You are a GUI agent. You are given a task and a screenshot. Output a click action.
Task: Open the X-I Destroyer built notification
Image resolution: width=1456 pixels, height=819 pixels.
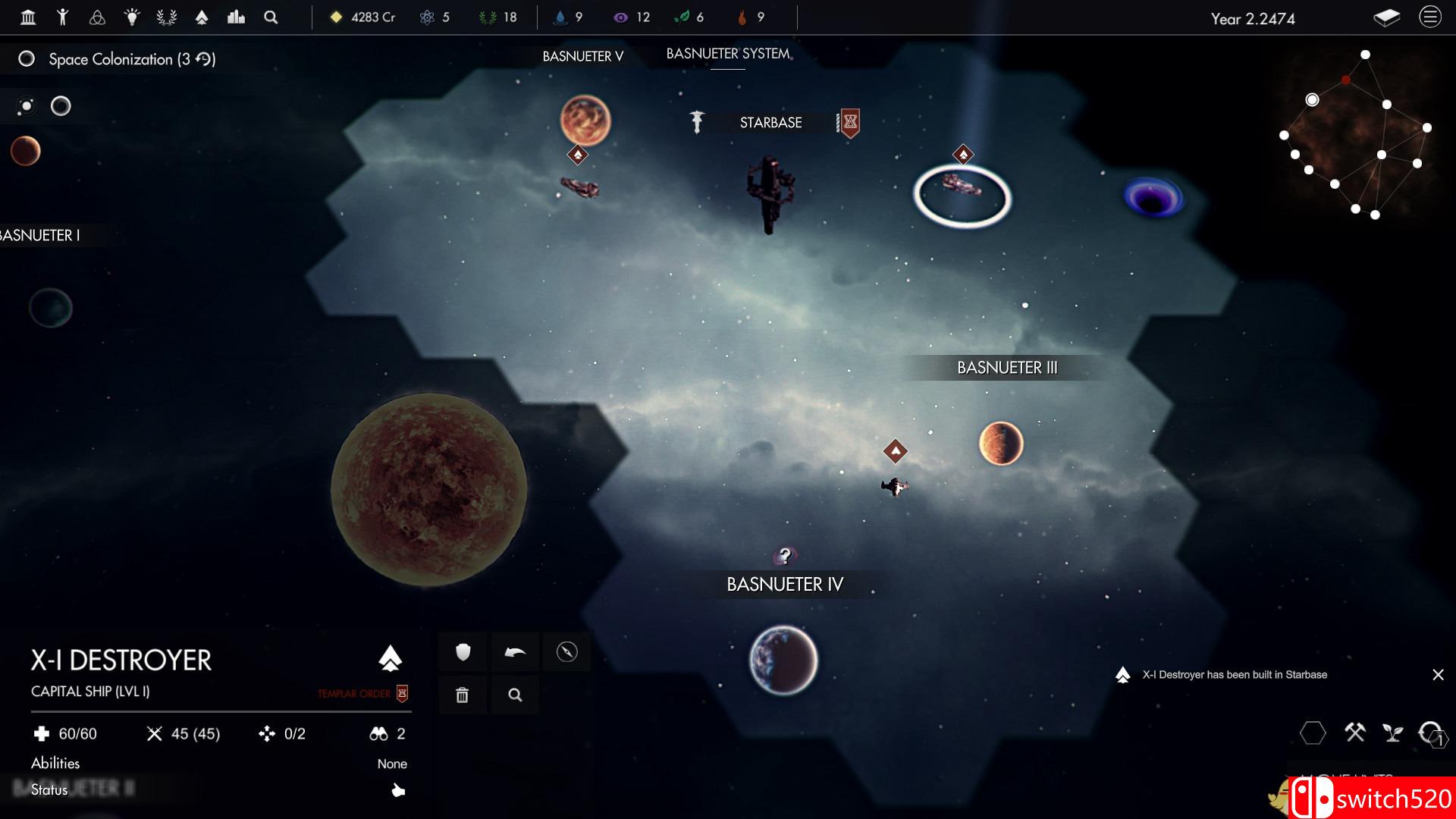point(1235,675)
